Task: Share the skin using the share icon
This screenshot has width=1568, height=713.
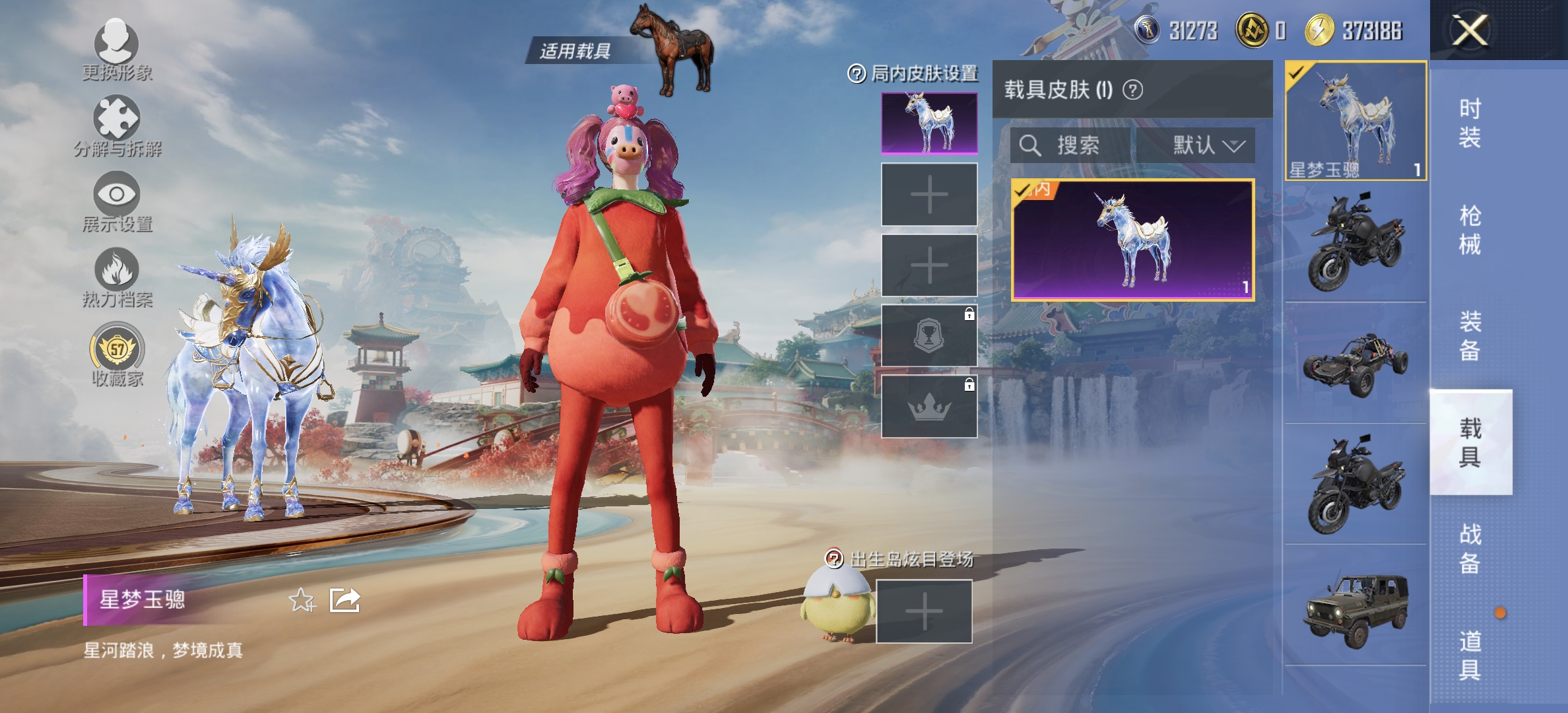Action: (345, 600)
